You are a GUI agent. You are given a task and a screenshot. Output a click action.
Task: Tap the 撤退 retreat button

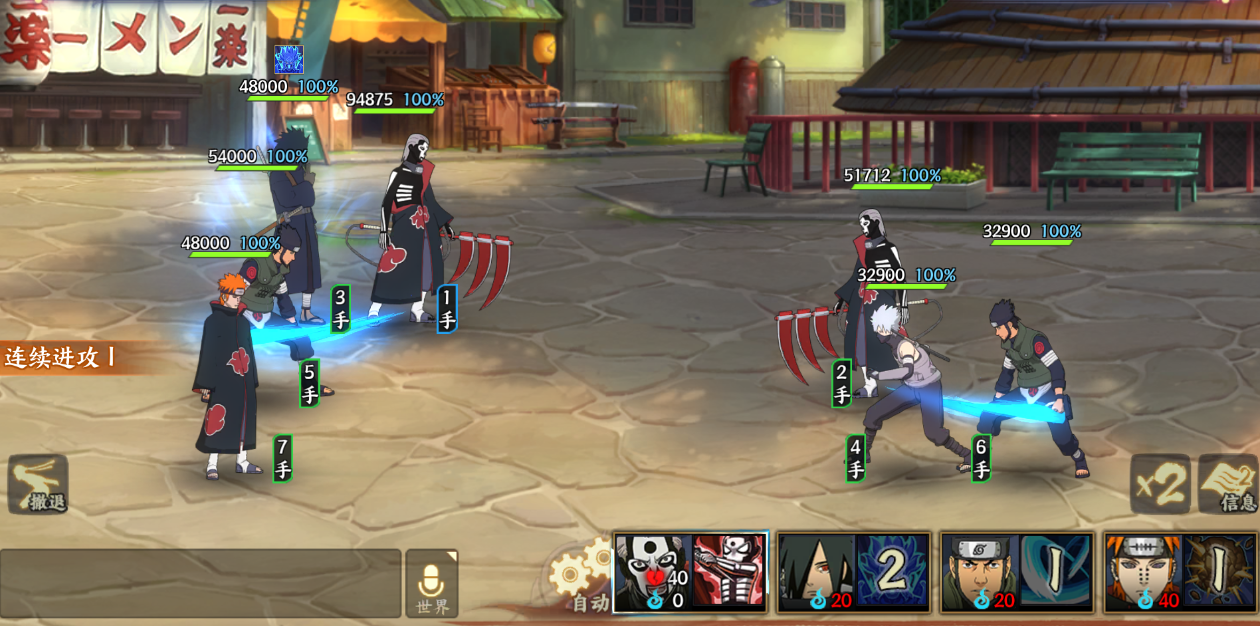(38, 484)
